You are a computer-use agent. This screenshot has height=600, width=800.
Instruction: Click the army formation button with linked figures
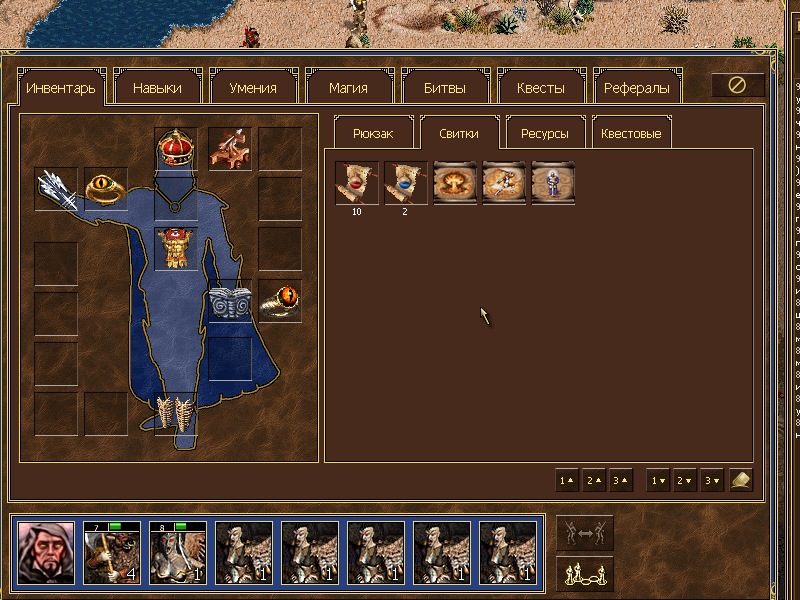click(585, 574)
